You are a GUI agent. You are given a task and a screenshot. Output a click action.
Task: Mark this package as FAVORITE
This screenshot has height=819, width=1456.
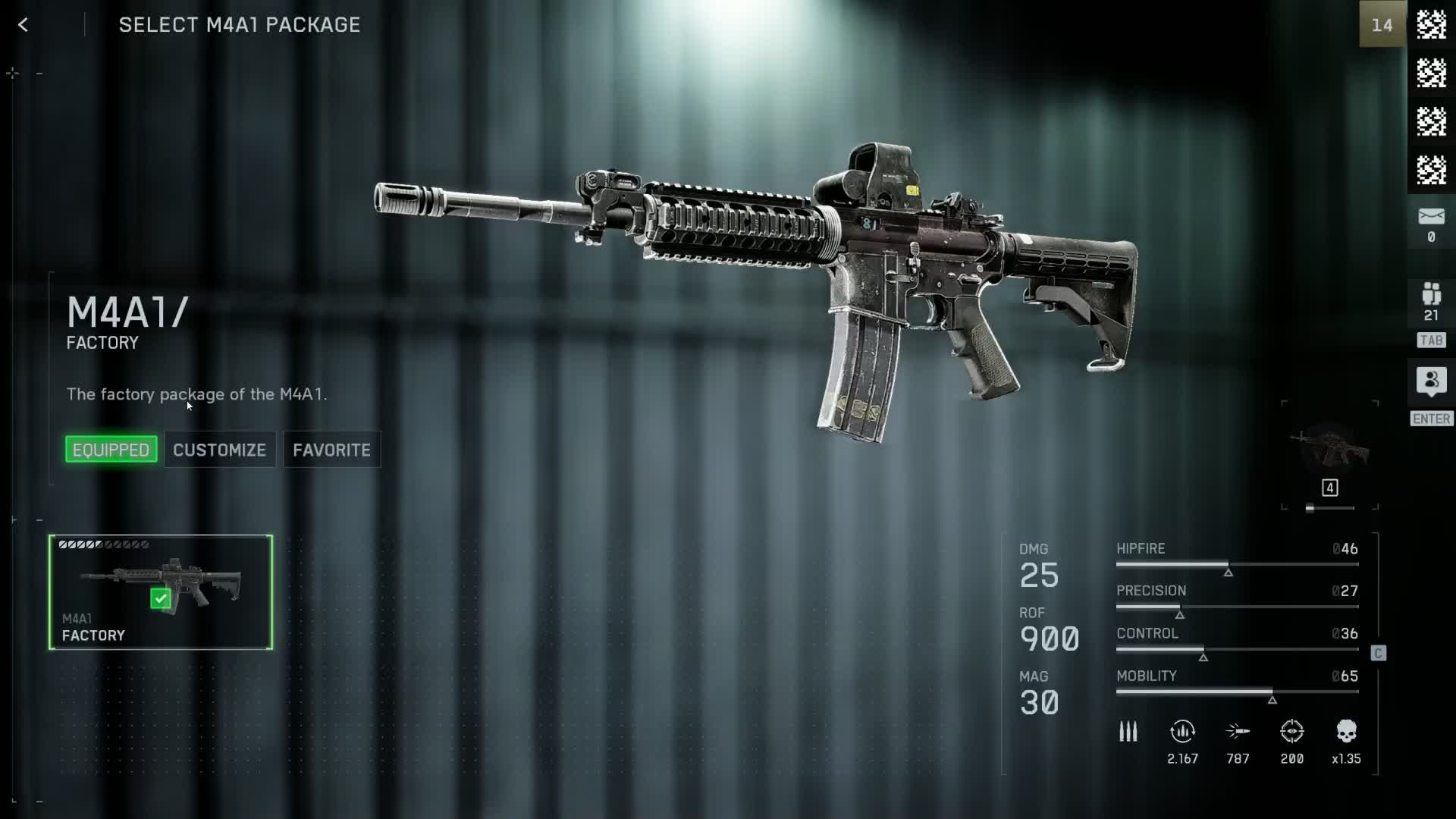click(331, 450)
